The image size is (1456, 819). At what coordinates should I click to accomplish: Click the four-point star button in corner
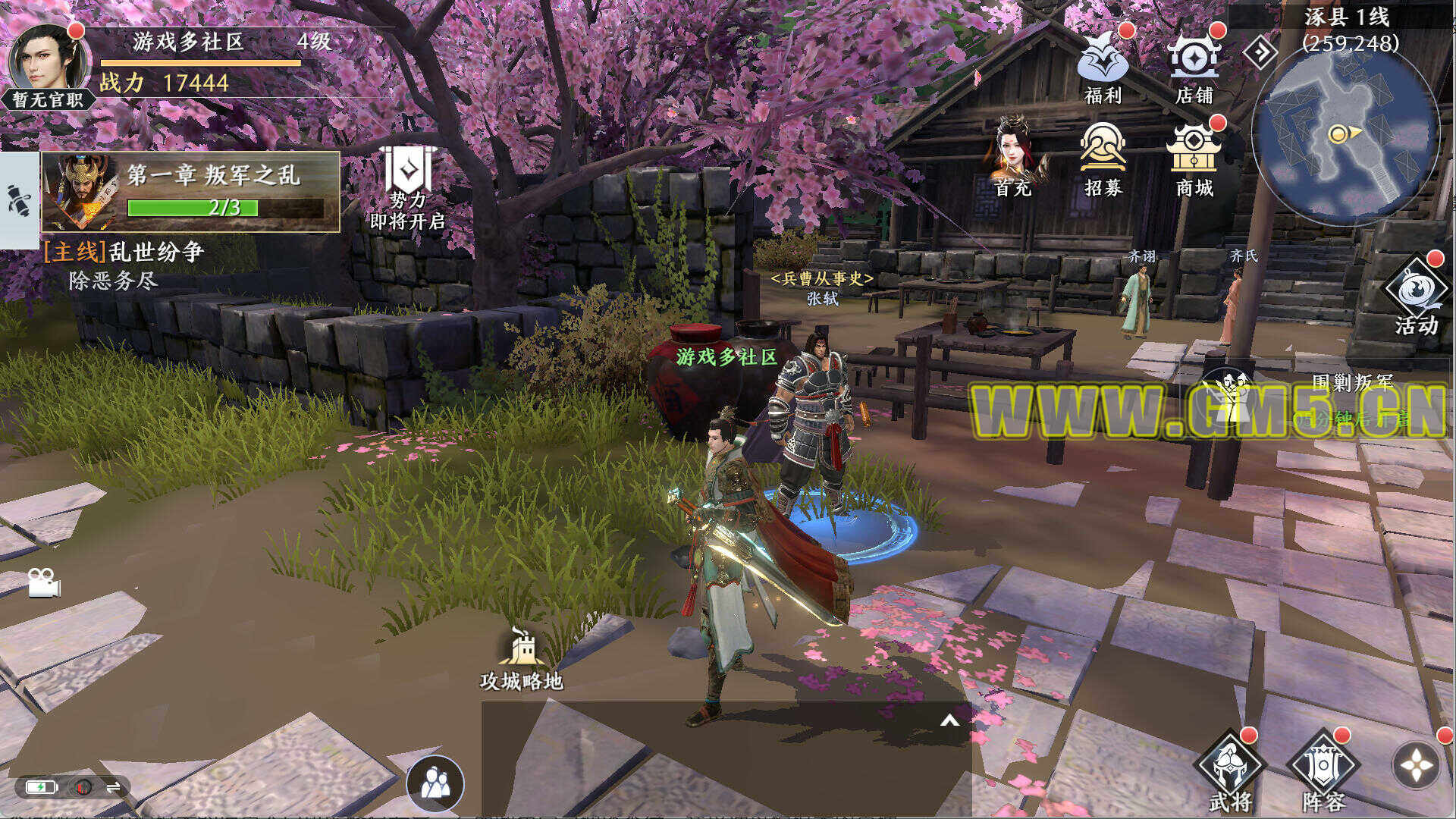click(x=1416, y=766)
